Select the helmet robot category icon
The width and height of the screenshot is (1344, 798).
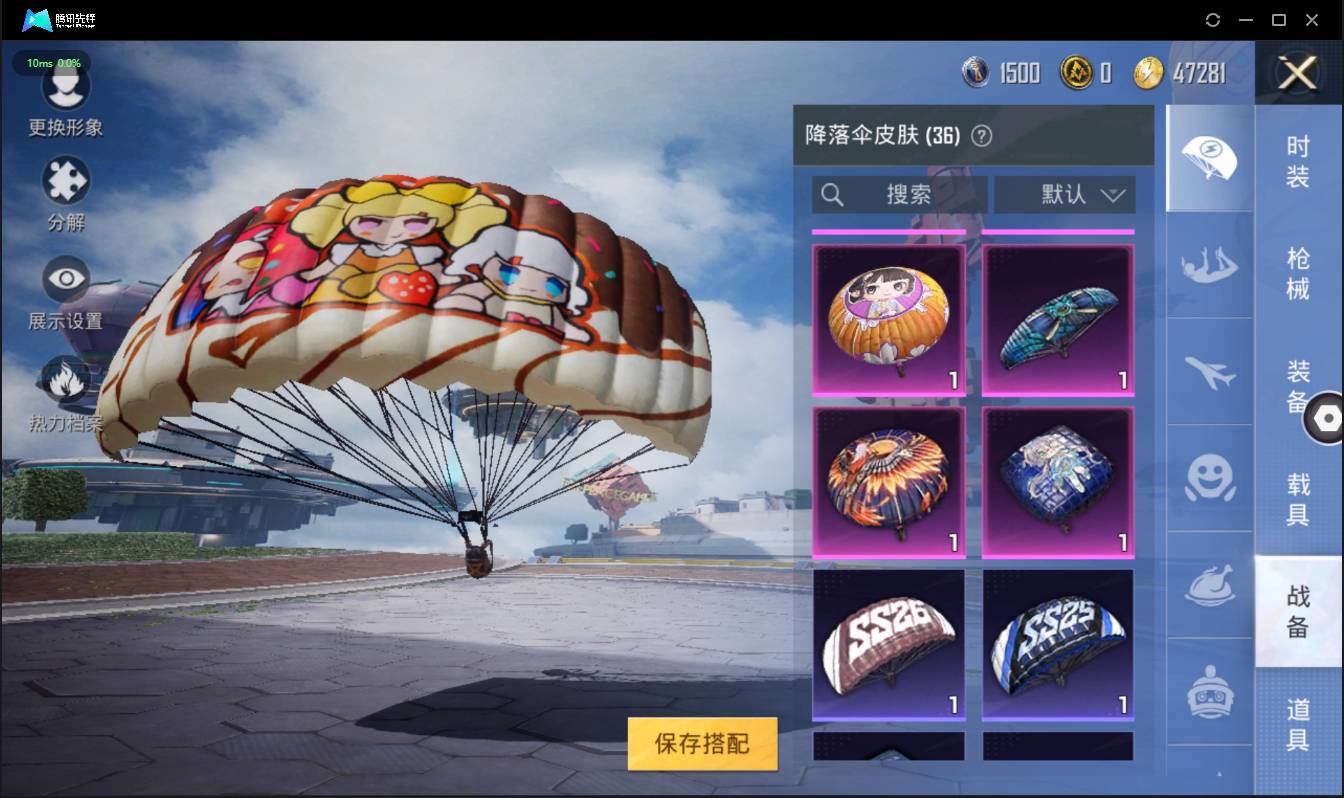click(1209, 690)
